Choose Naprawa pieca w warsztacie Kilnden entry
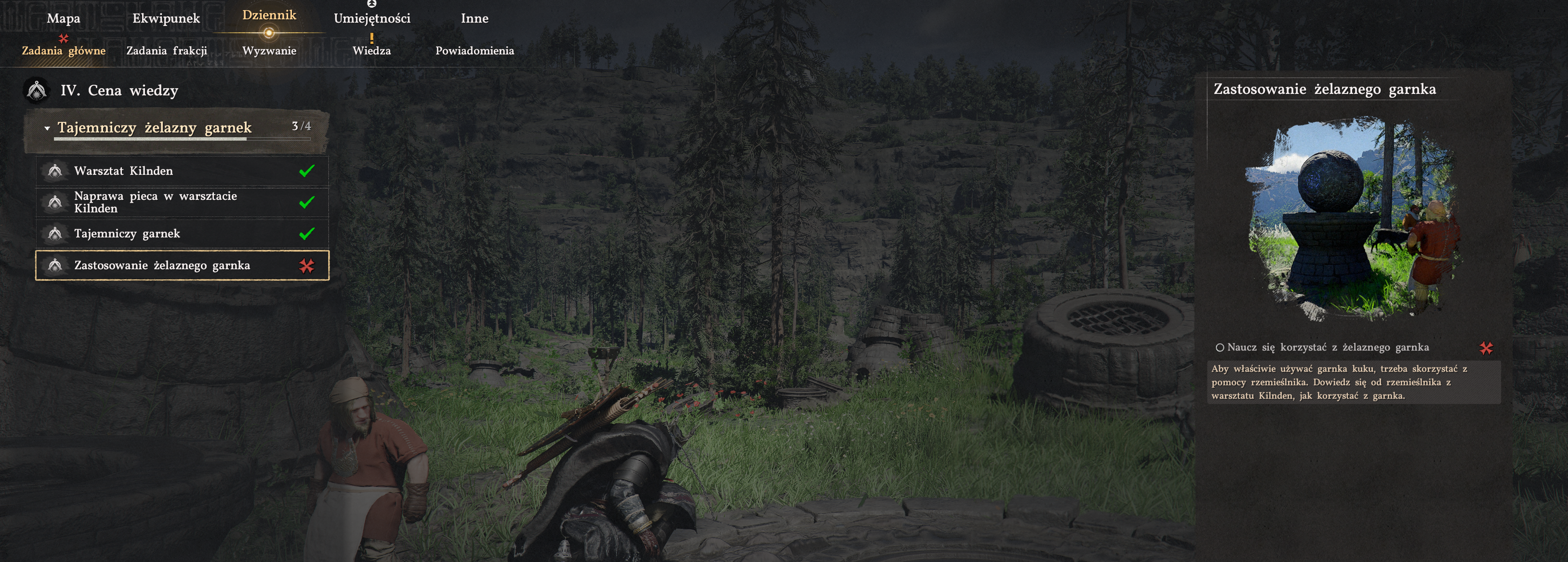This screenshot has height=562, width=1568. coord(182,202)
